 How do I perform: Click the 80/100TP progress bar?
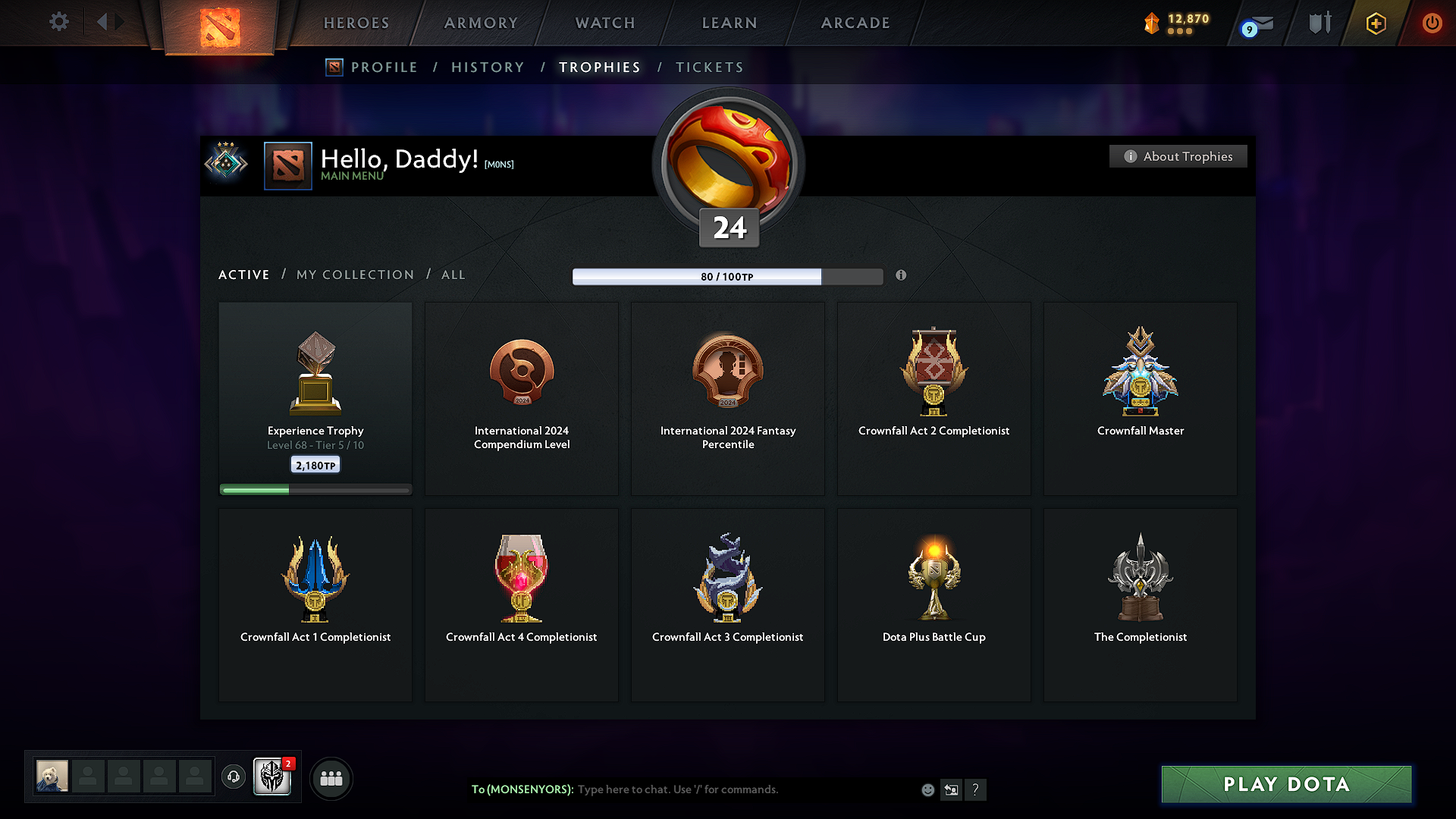728,277
